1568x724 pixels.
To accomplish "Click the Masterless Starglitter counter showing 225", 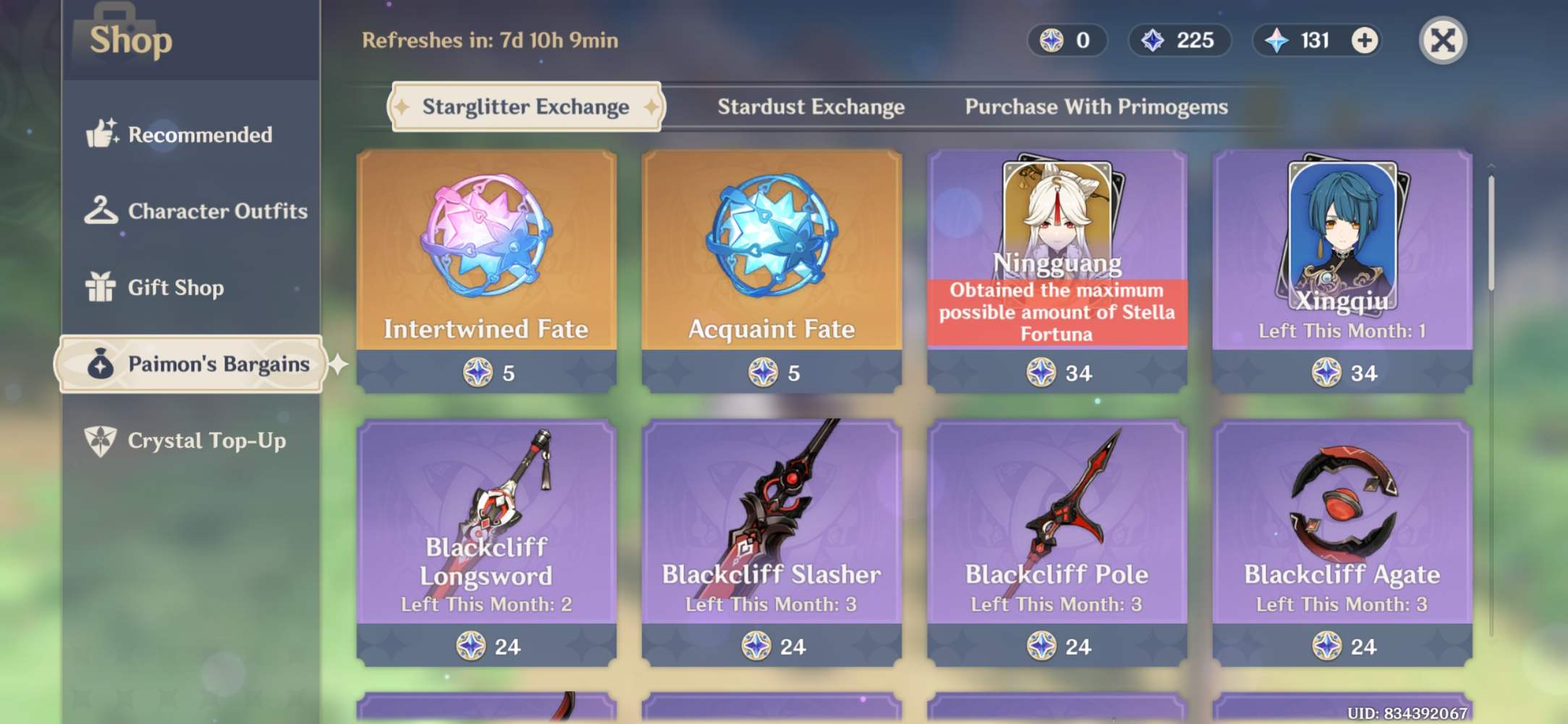I will coord(1179,41).
